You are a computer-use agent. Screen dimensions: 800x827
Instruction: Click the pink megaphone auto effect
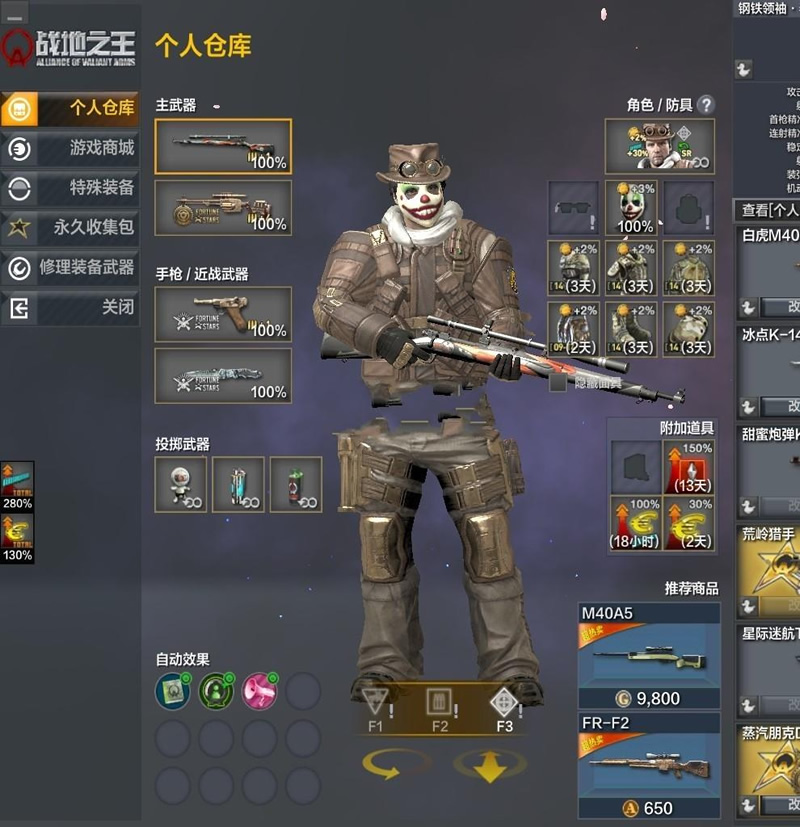(259, 690)
